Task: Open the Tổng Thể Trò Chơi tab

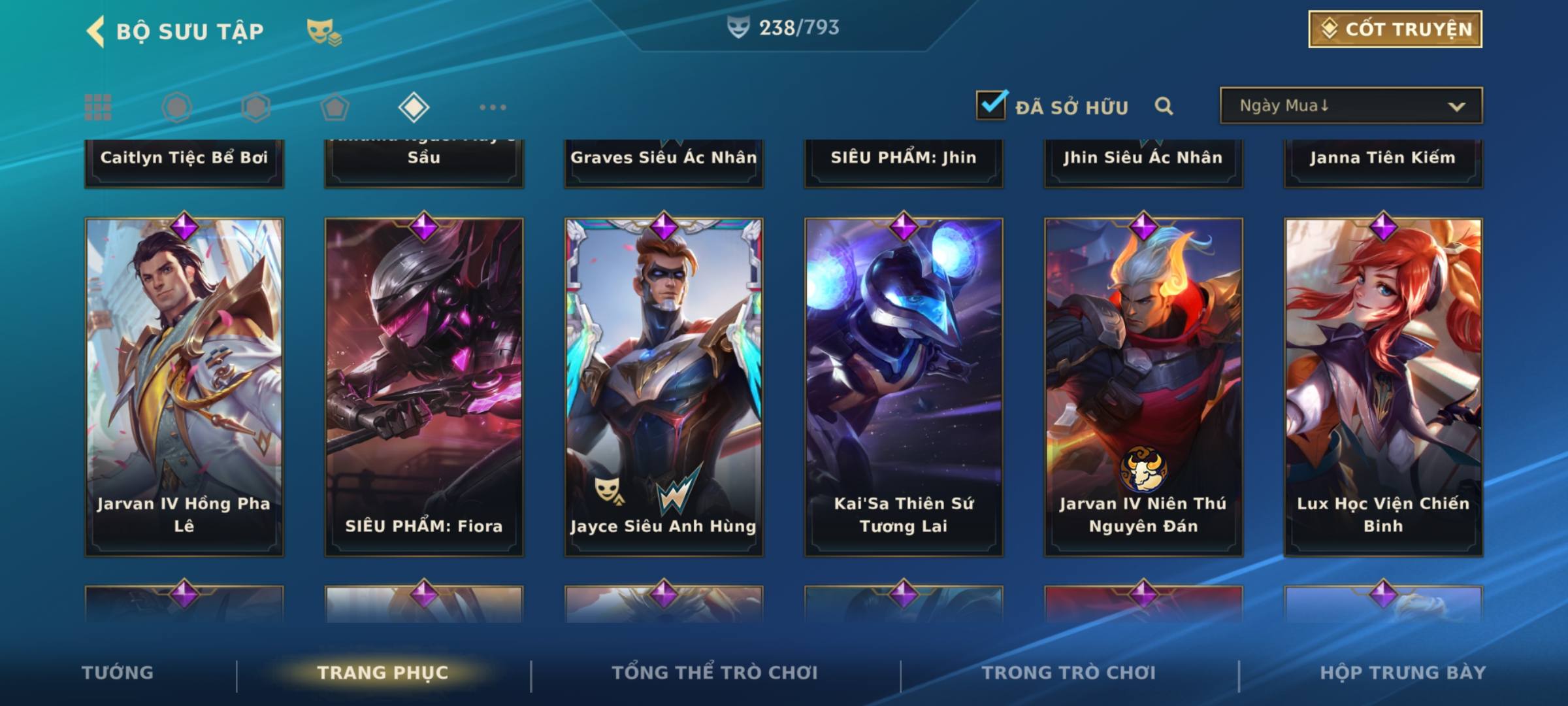Action: 715,673
